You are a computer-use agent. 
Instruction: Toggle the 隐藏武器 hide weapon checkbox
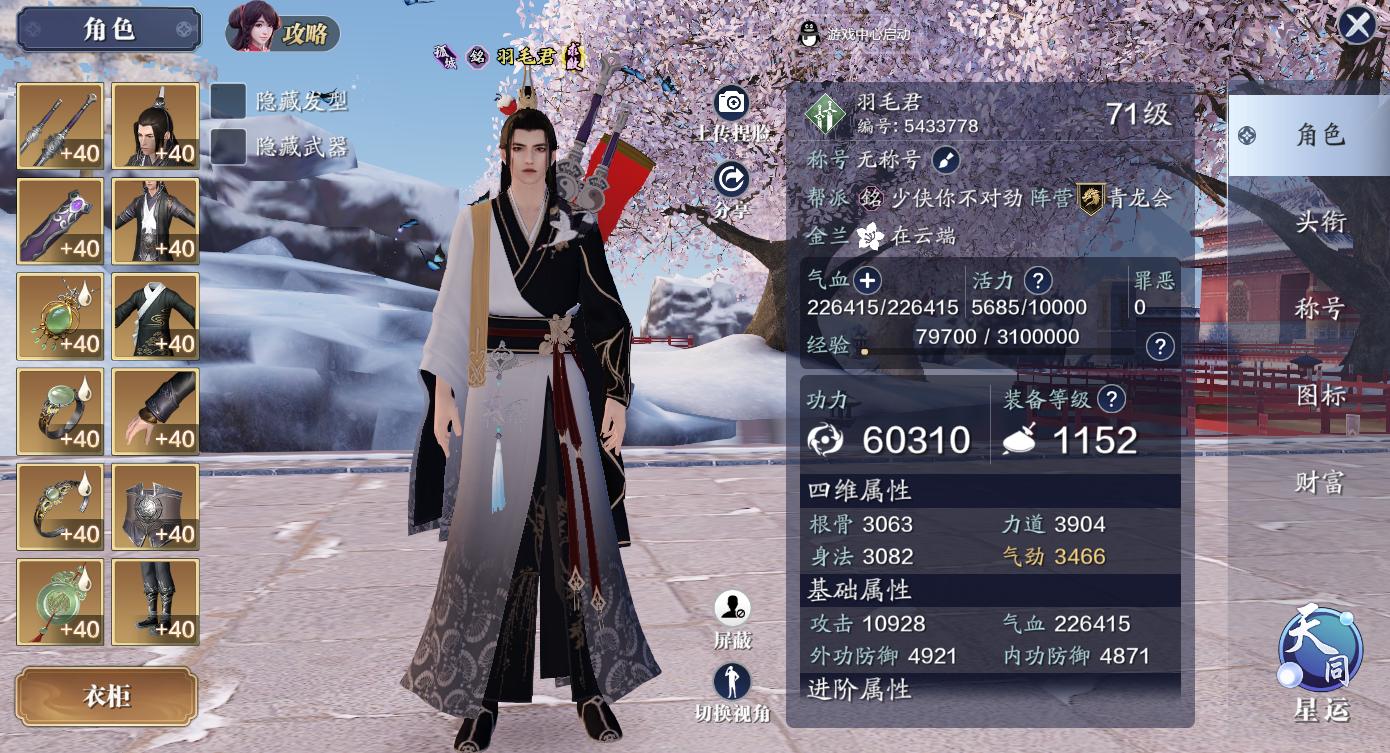pyautogui.click(x=228, y=147)
